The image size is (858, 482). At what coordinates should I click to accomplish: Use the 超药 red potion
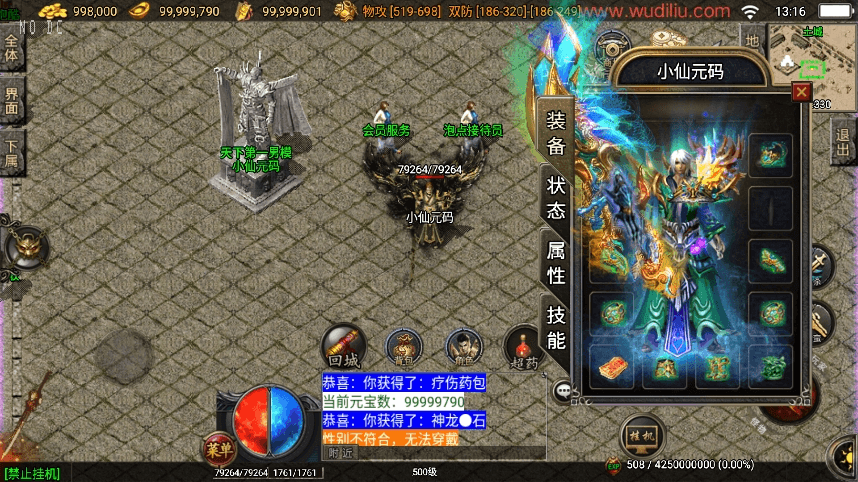coord(521,346)
